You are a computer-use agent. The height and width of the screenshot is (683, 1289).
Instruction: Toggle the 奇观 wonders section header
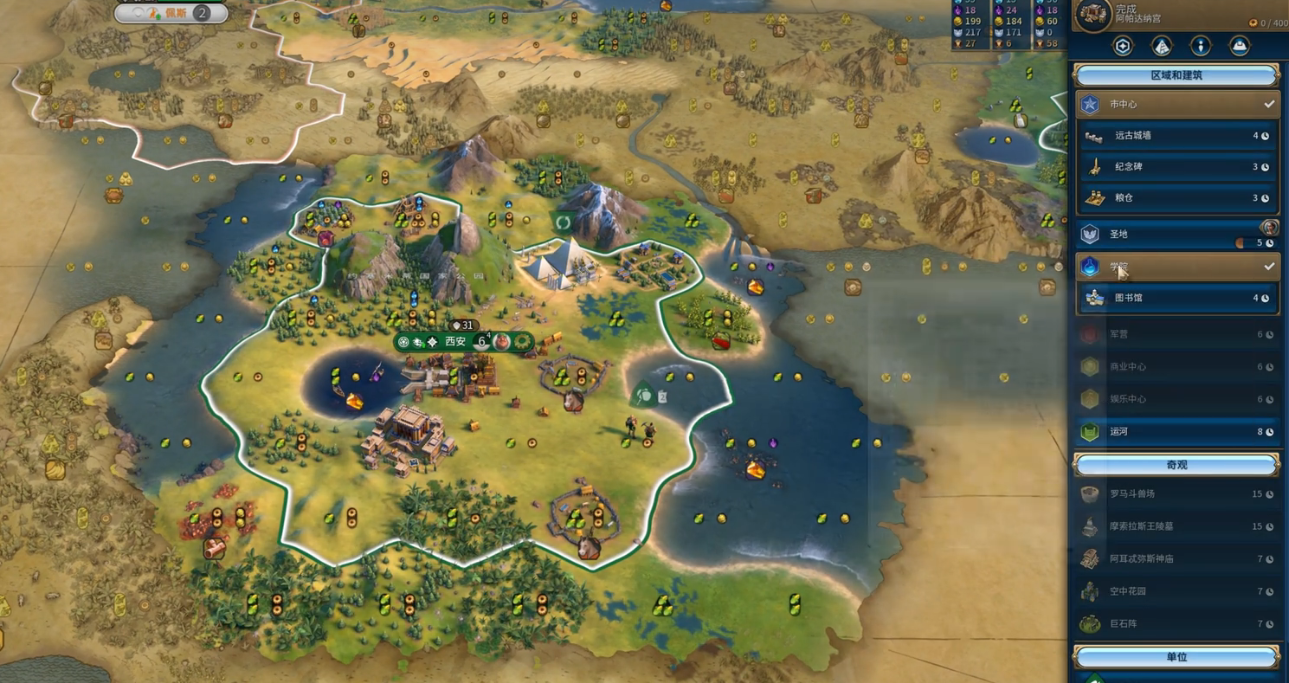(1176, 465)
